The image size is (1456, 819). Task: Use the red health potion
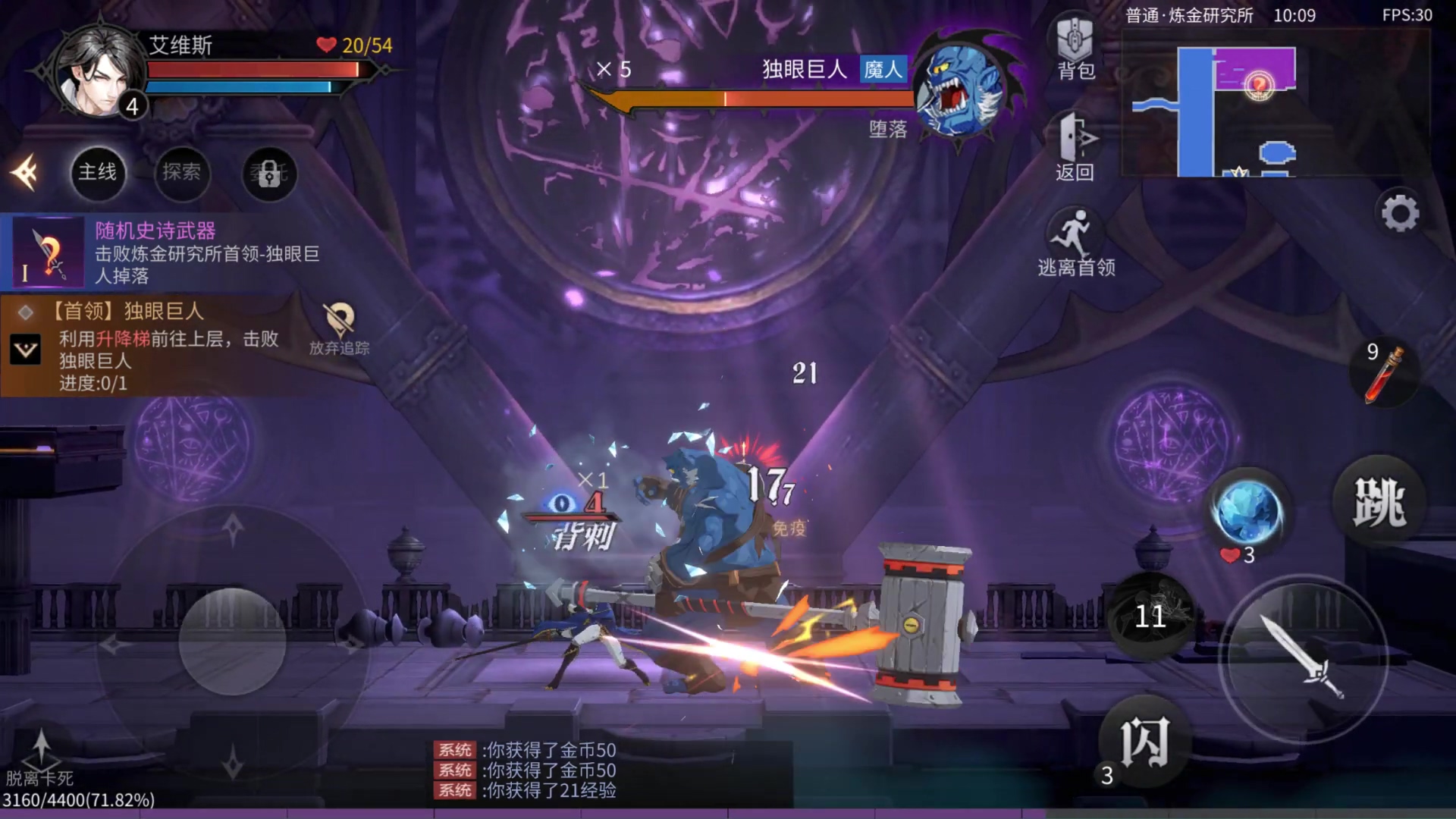pos(1384,373)
